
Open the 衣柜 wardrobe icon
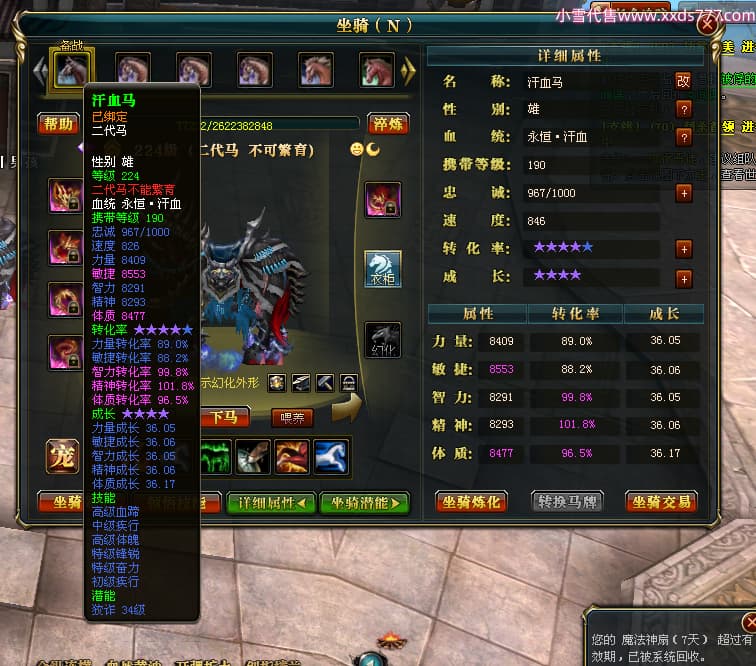coord(382,268)
